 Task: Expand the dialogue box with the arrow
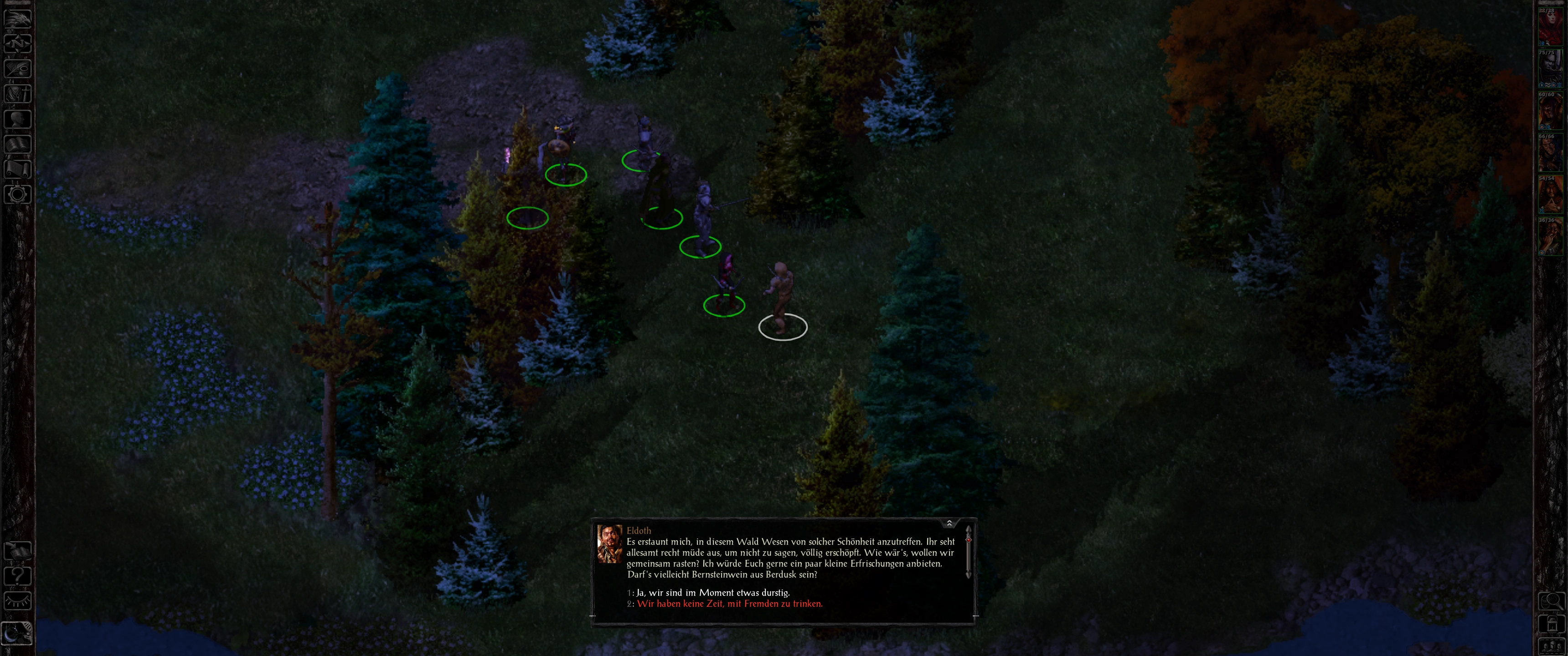(x=949, y=523)
